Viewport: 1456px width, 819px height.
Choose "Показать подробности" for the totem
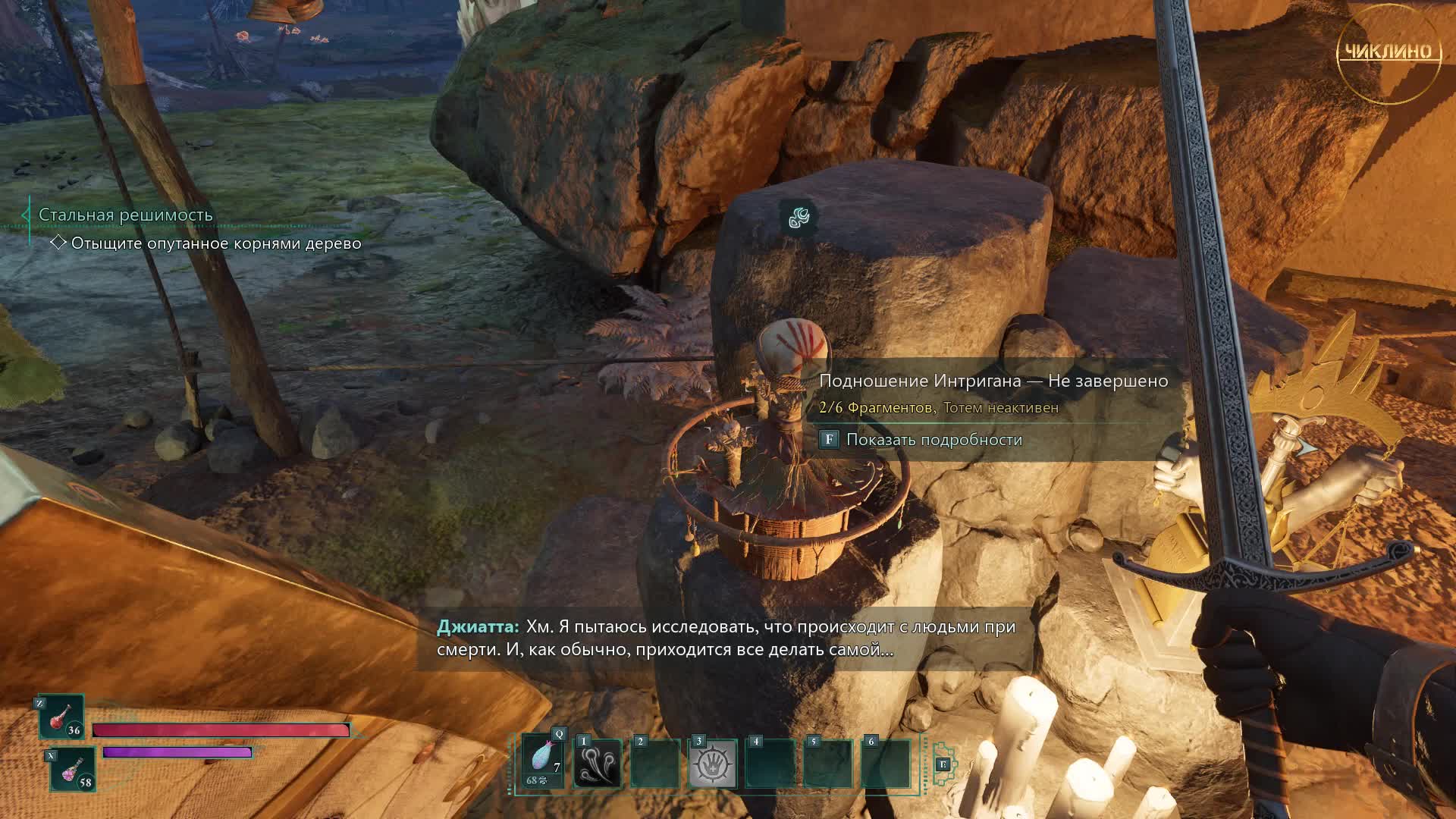coord(934,440)
